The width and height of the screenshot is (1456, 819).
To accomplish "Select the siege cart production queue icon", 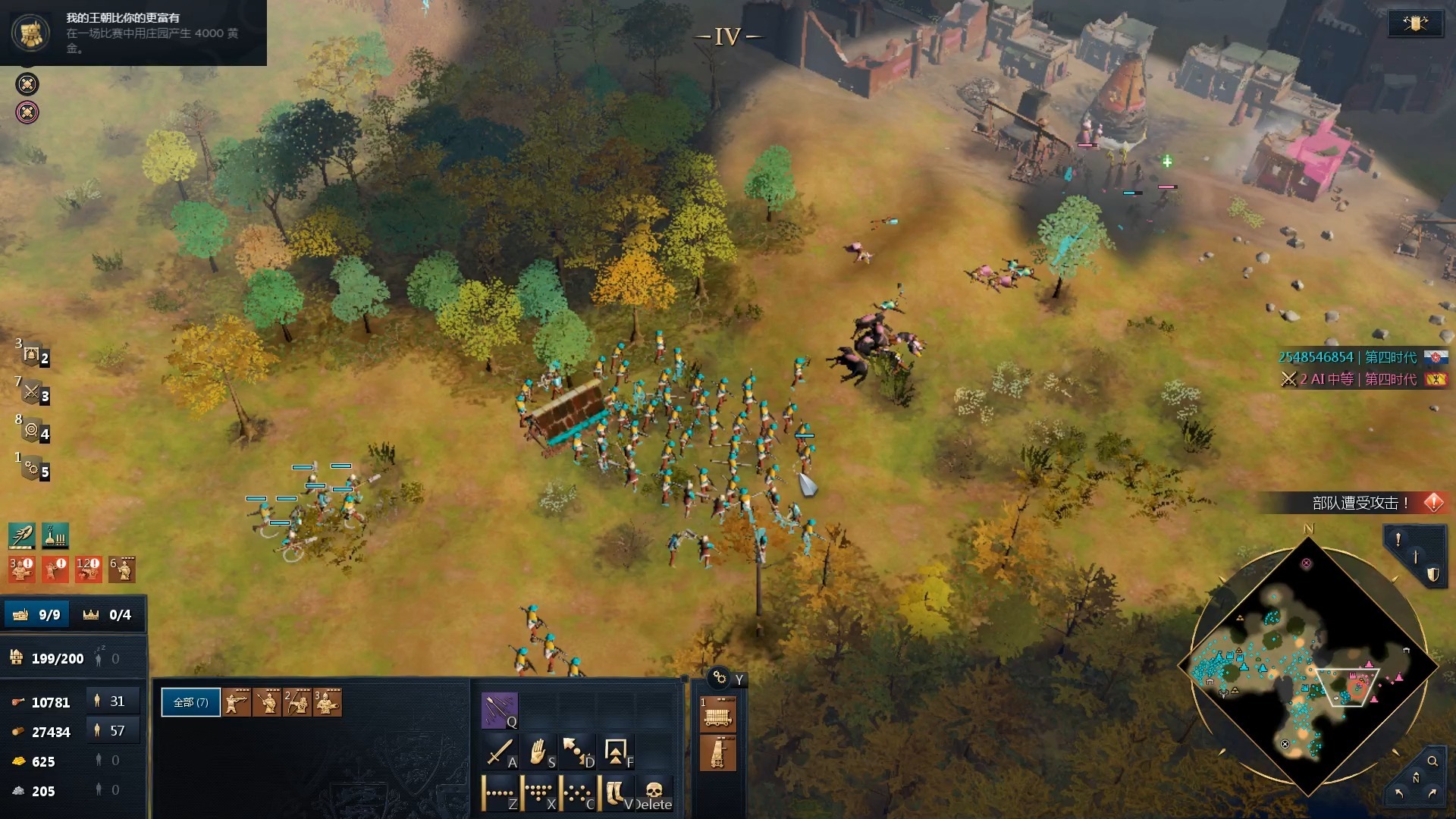I will 717,714.
